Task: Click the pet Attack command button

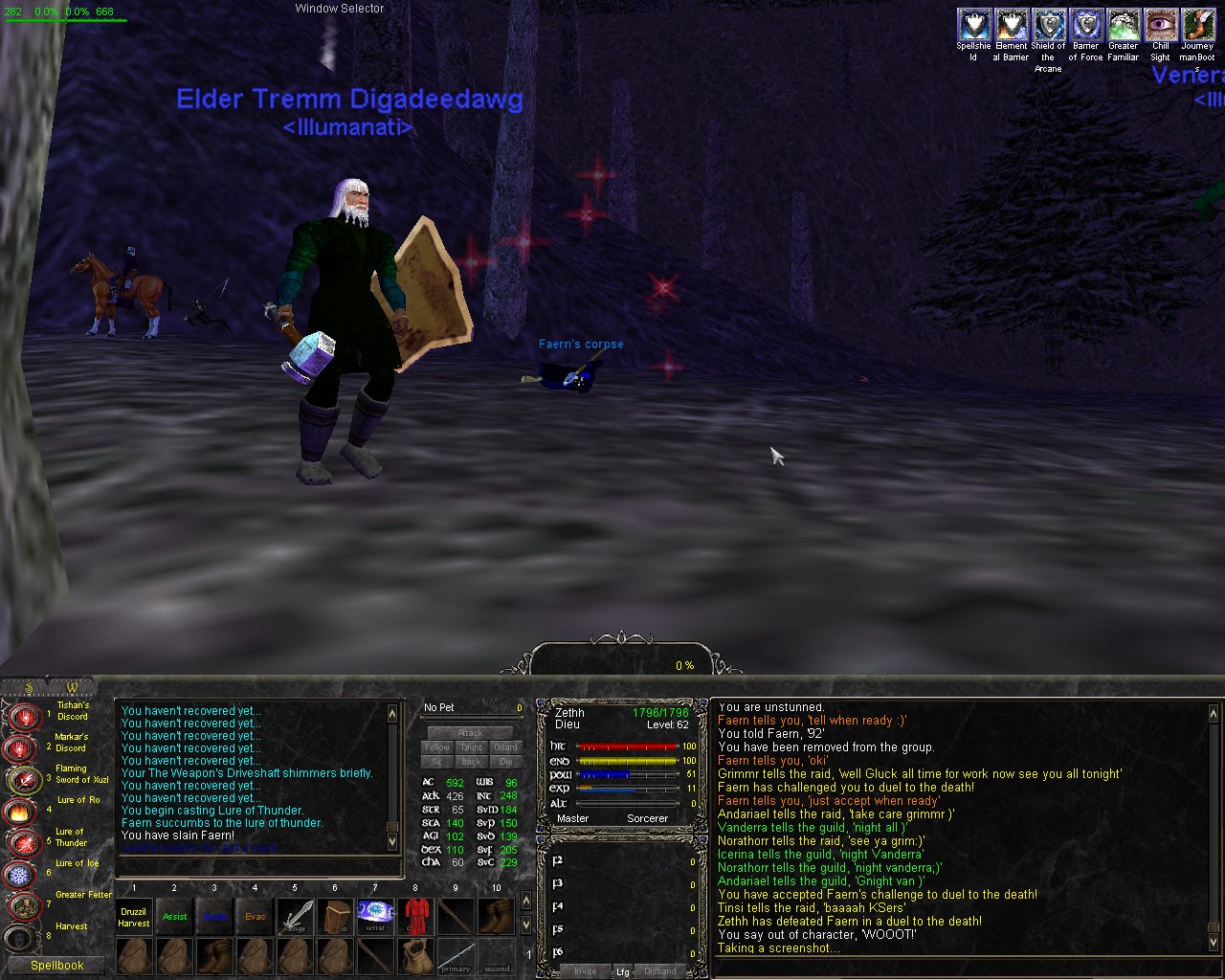Action: pyautogui.click(x=471, y=733)
